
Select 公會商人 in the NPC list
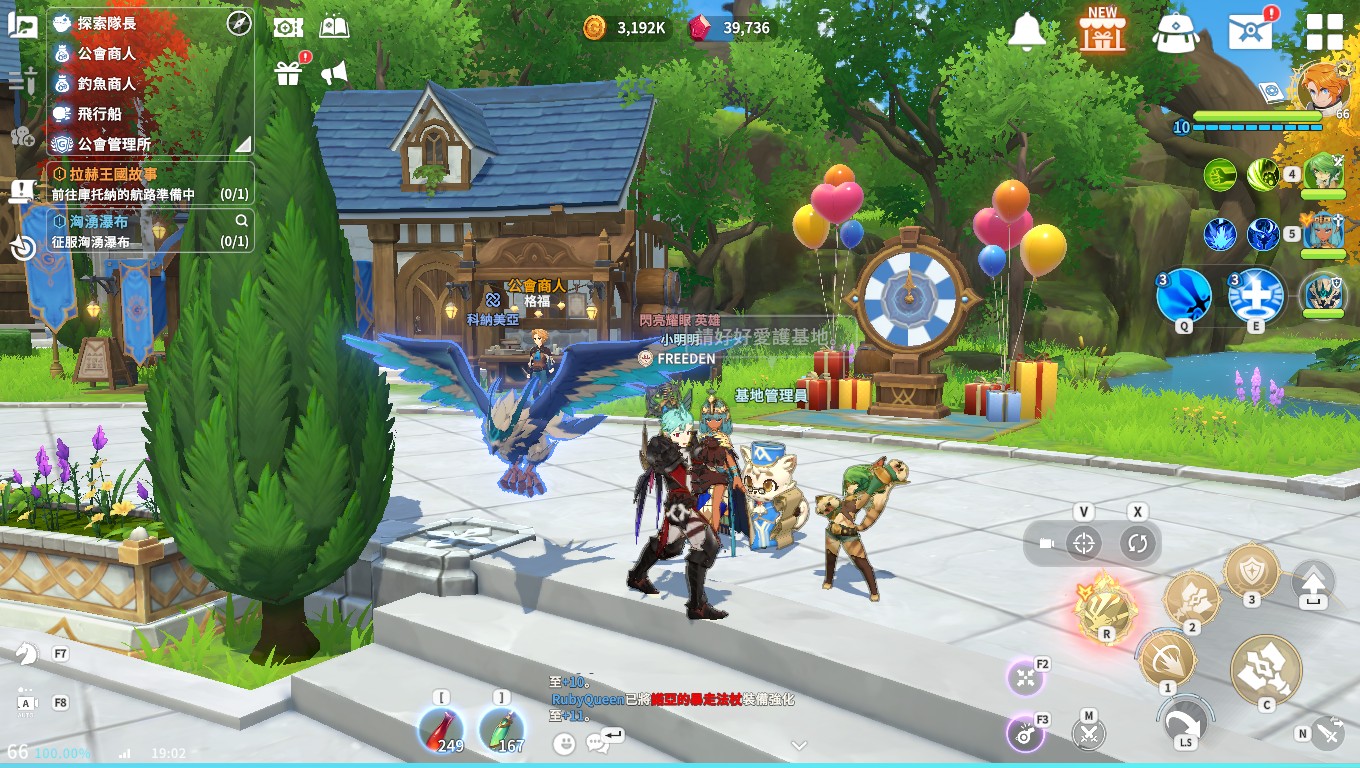(x=107, y=53)
